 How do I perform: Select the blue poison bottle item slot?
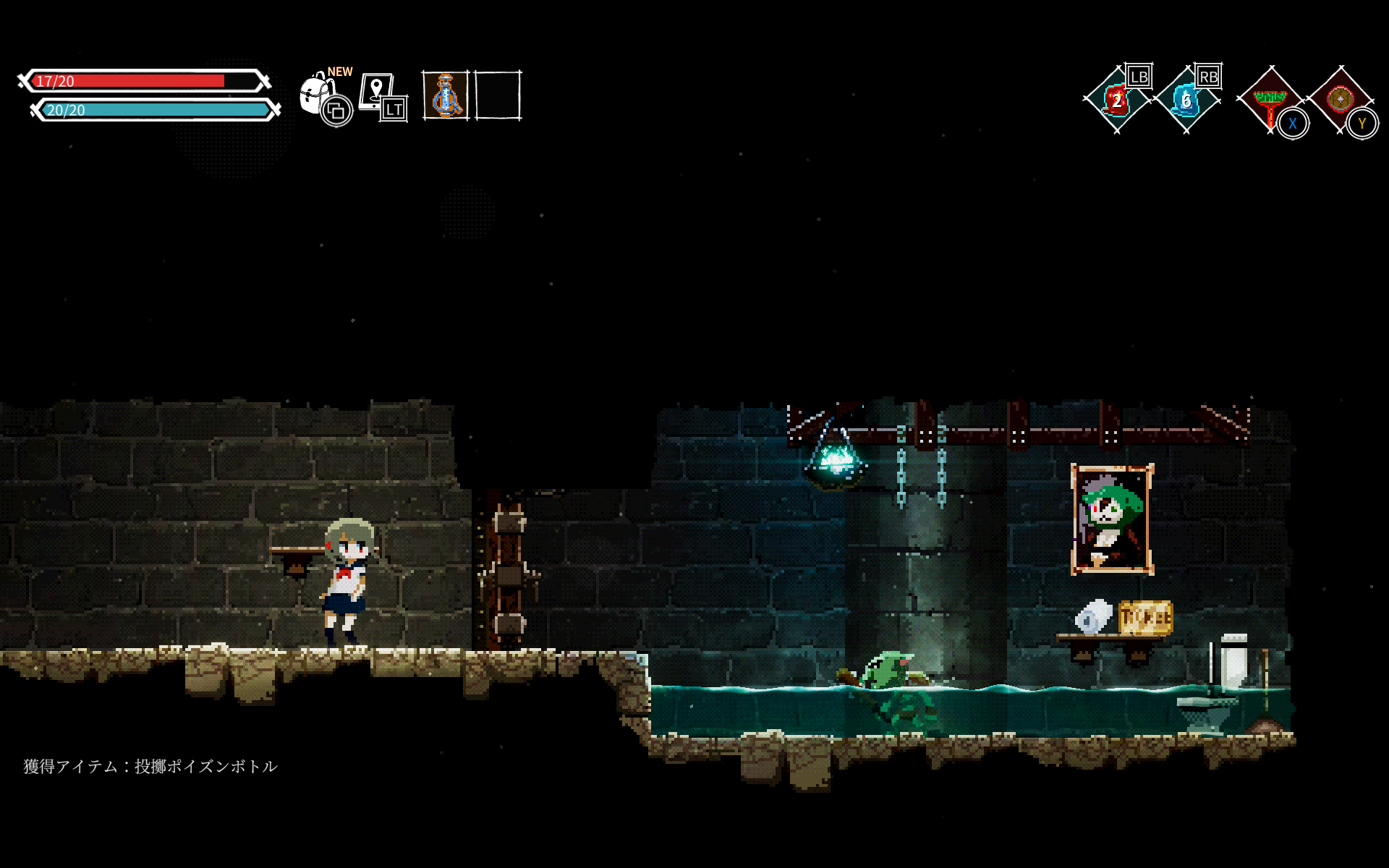click(x=445, y=95)
